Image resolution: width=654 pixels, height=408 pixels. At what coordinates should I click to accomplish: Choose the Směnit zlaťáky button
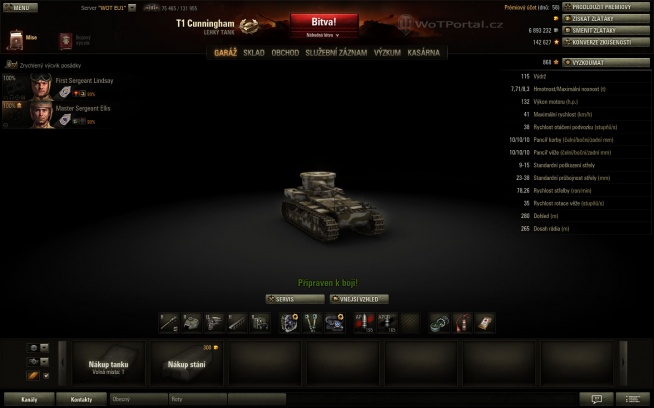tap(605, 31)
